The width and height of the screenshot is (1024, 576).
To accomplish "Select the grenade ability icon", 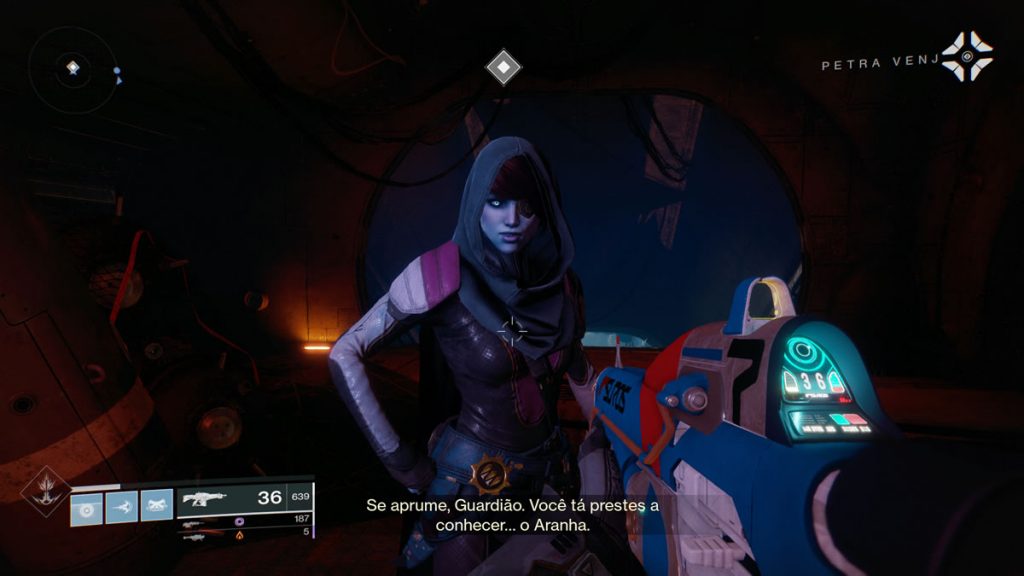I will pyautogui.click(x=86, y=506).
